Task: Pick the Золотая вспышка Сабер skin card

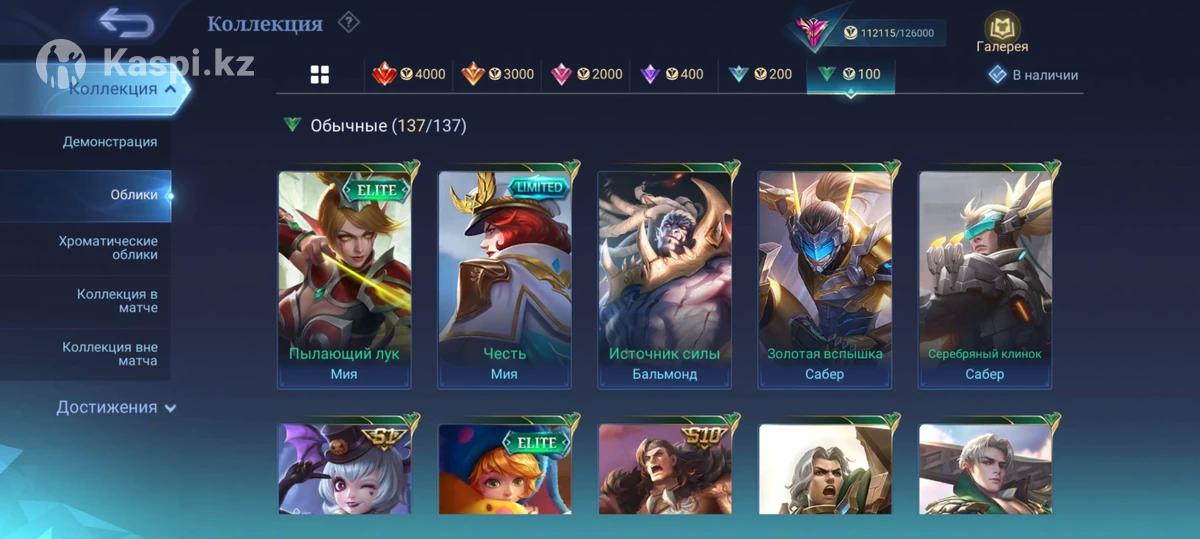Action: pos(824,278)
